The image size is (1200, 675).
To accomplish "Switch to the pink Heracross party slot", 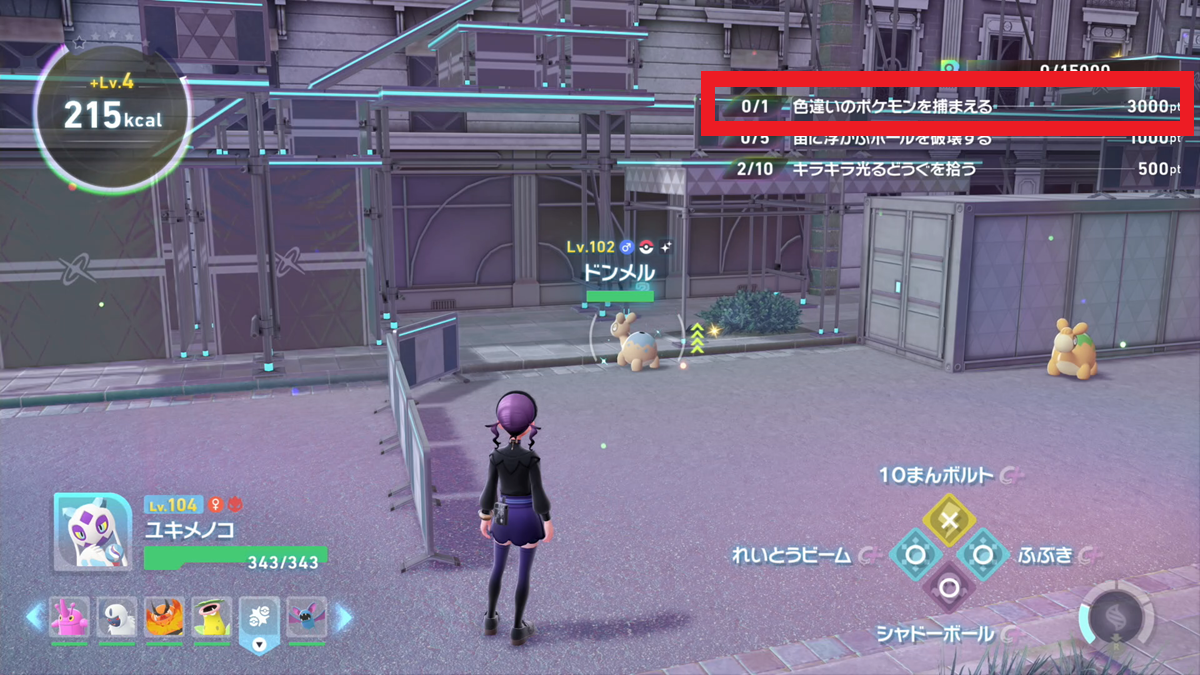I will (69, 619).
